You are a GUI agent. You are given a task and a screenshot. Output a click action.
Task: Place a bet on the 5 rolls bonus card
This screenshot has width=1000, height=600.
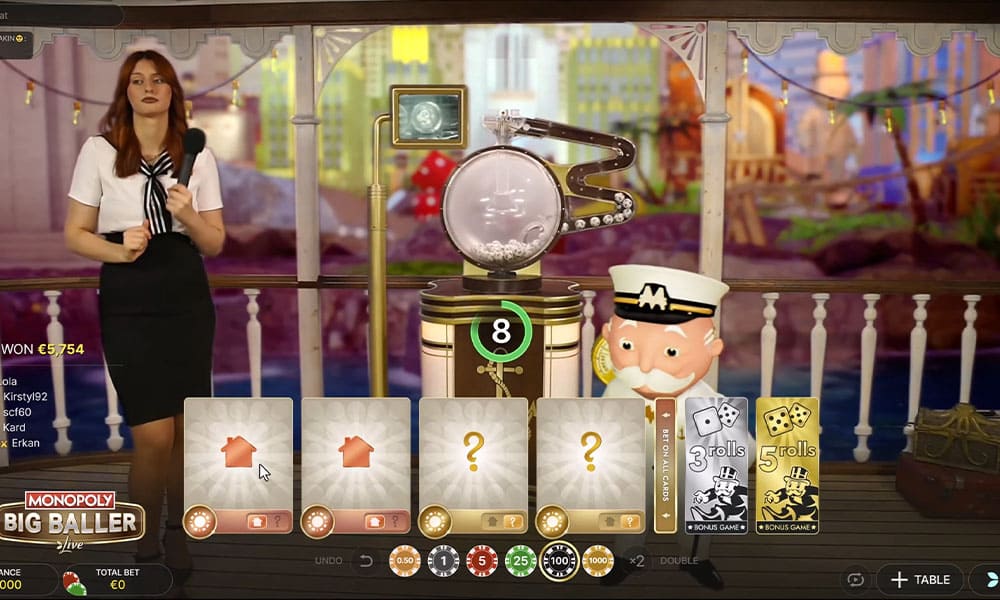[x=787, y=465]
